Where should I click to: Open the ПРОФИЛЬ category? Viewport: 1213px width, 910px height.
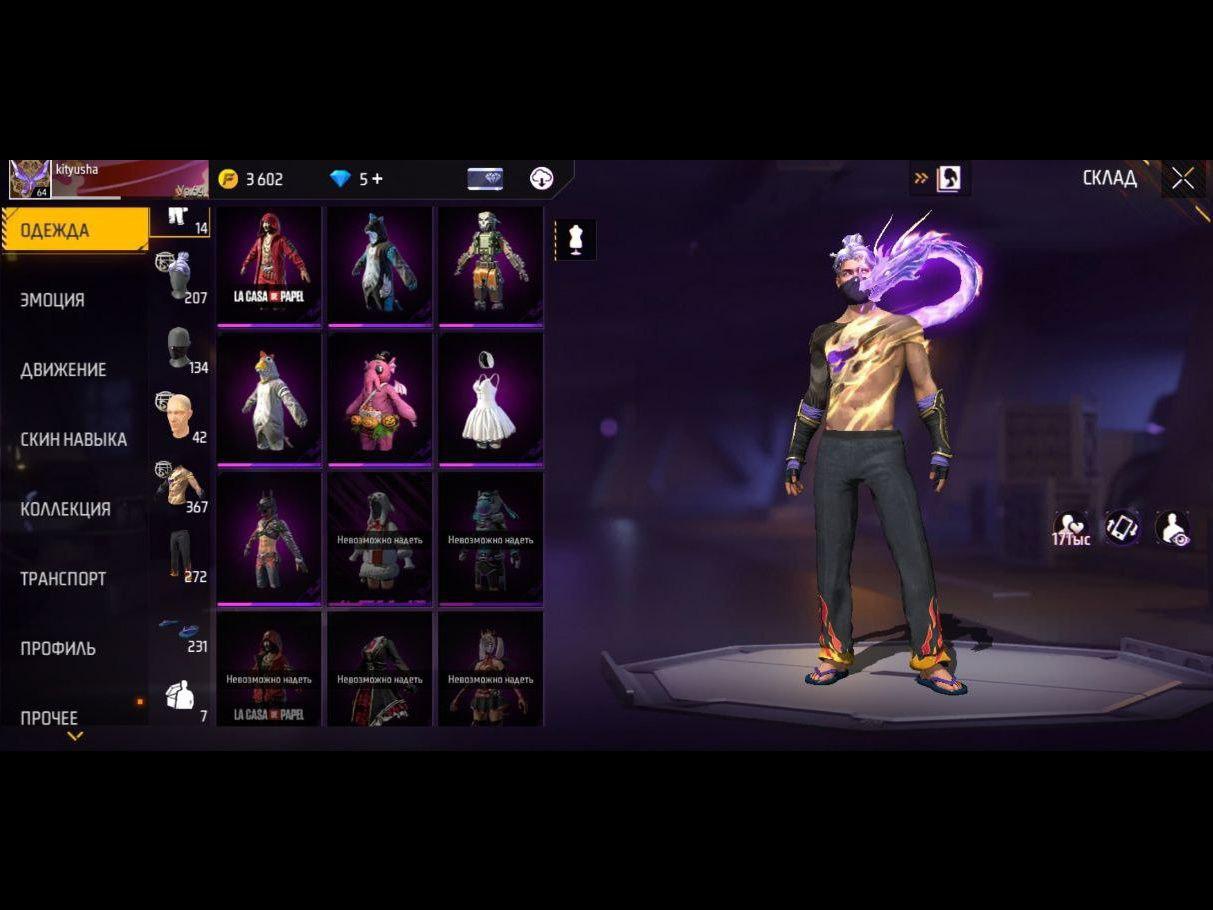58,648
